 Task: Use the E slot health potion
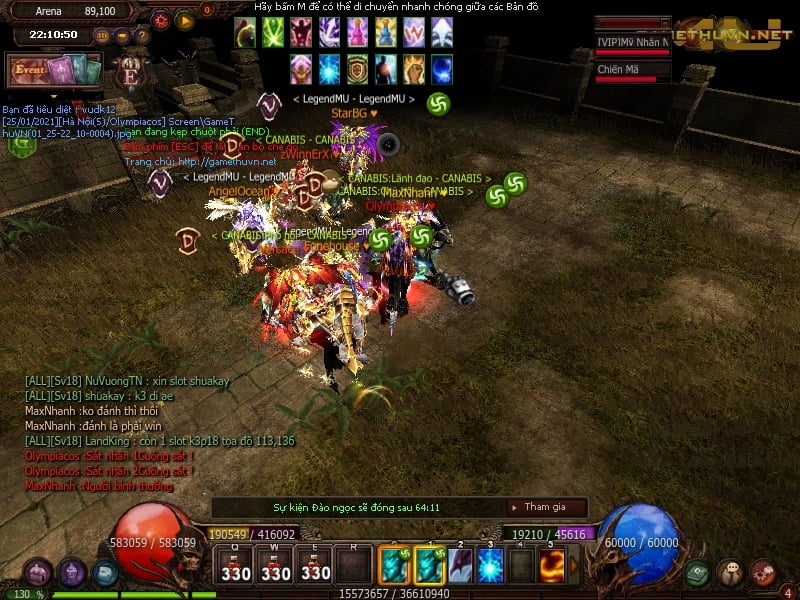(315, 565)
